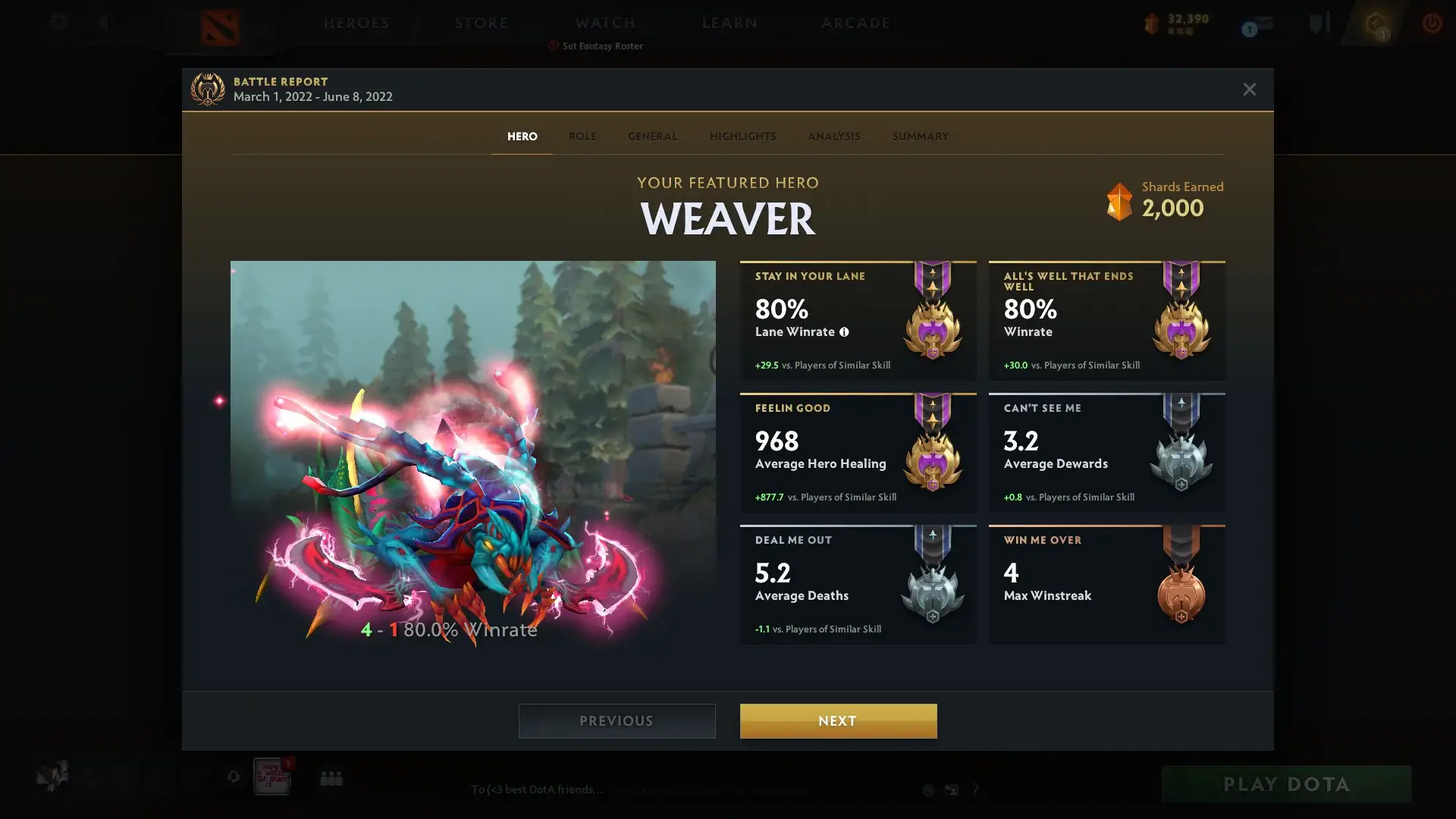View the Summary tab
Viewport: 1456px width, 819px height.
(x=920, y=136)
